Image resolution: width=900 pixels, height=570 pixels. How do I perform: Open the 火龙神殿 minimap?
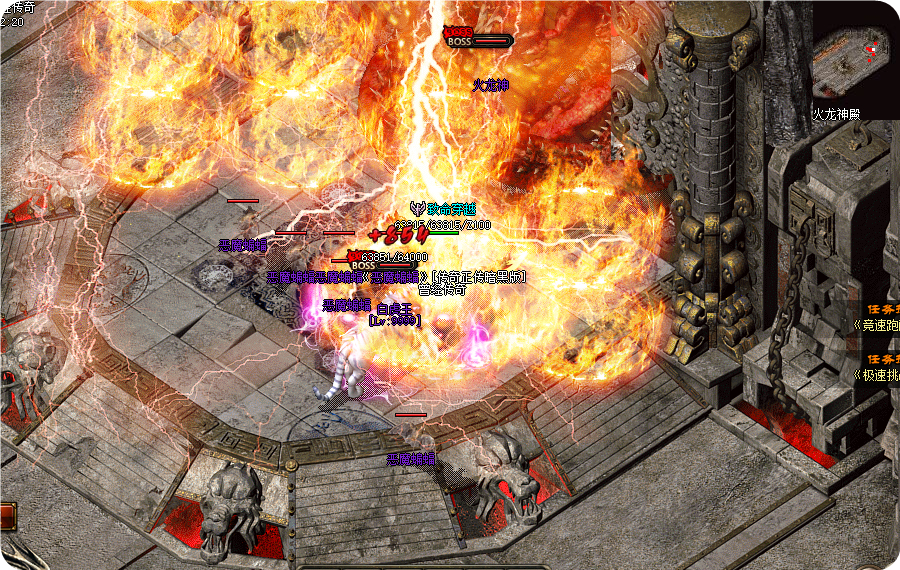tap(850, 58)
